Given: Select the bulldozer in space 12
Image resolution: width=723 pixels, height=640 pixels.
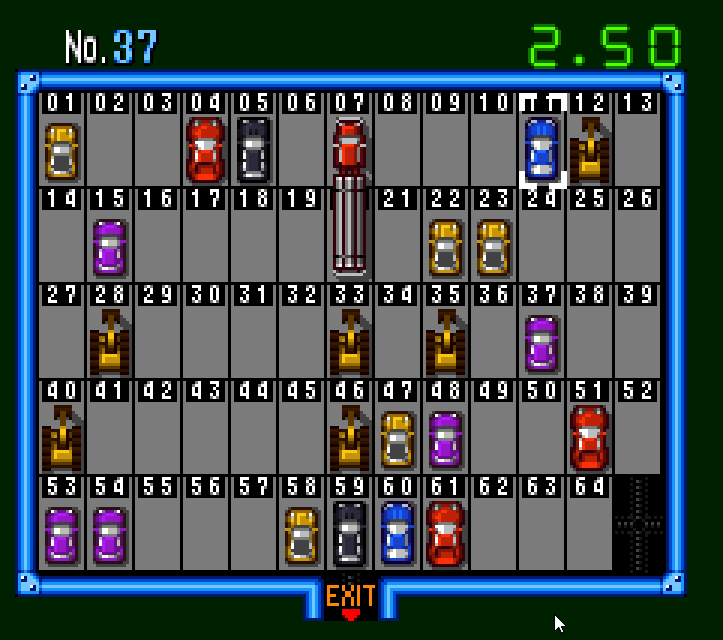Looking at the screenshot, I should pos(590,151).
